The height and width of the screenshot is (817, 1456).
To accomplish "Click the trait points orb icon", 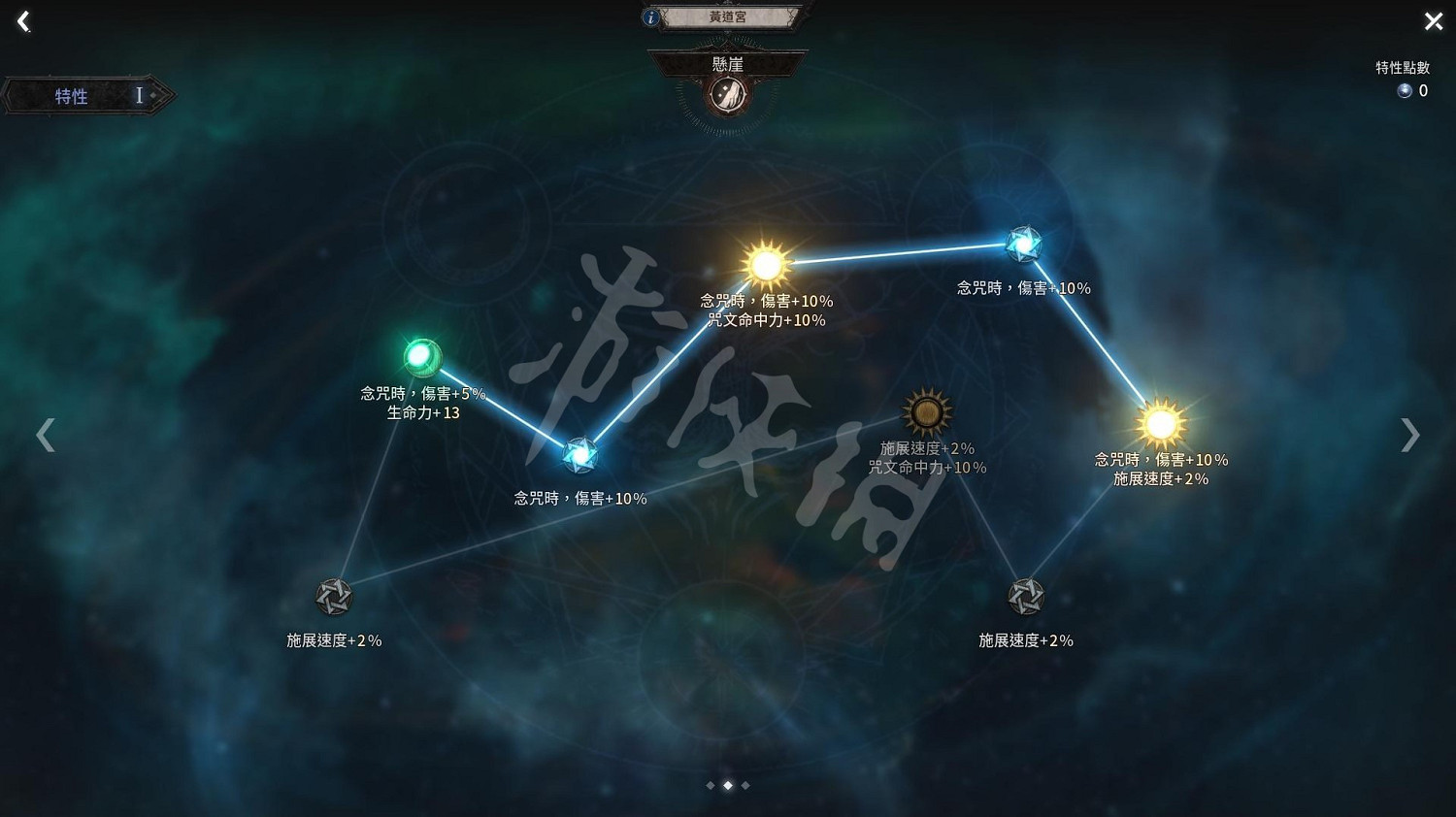I will coord(1405,90).
